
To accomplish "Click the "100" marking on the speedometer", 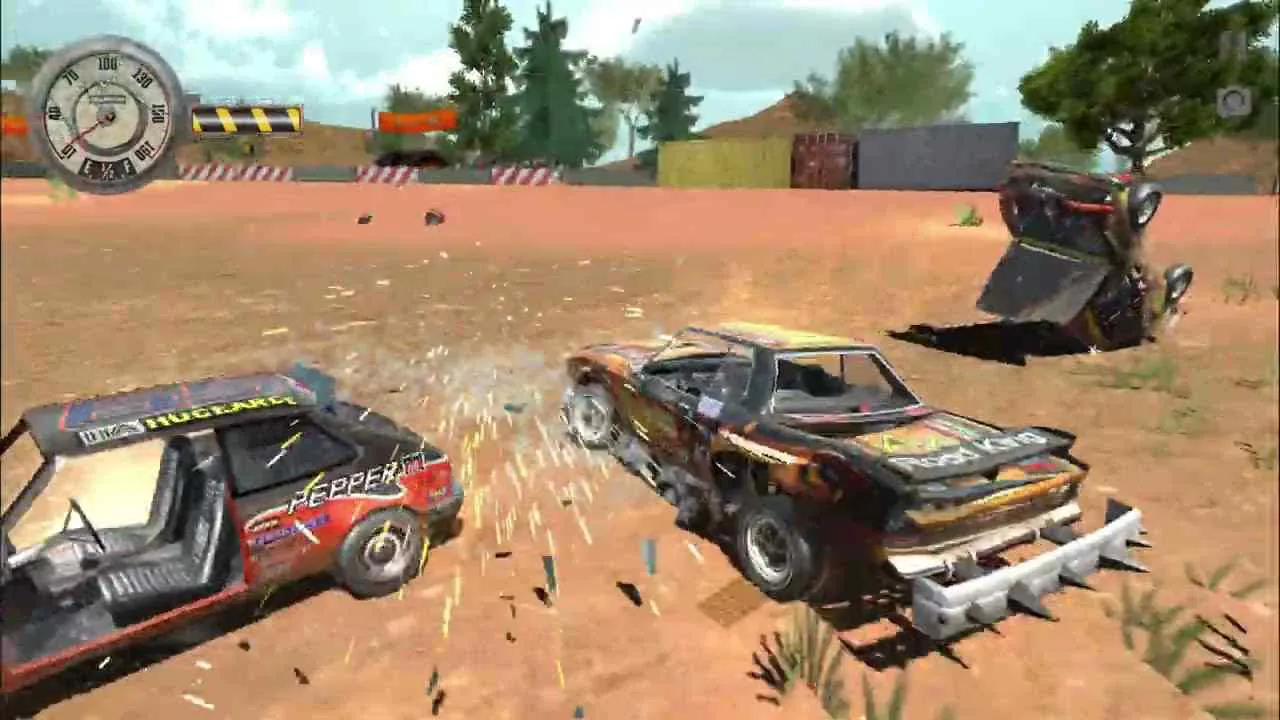I will pos(107,61).
